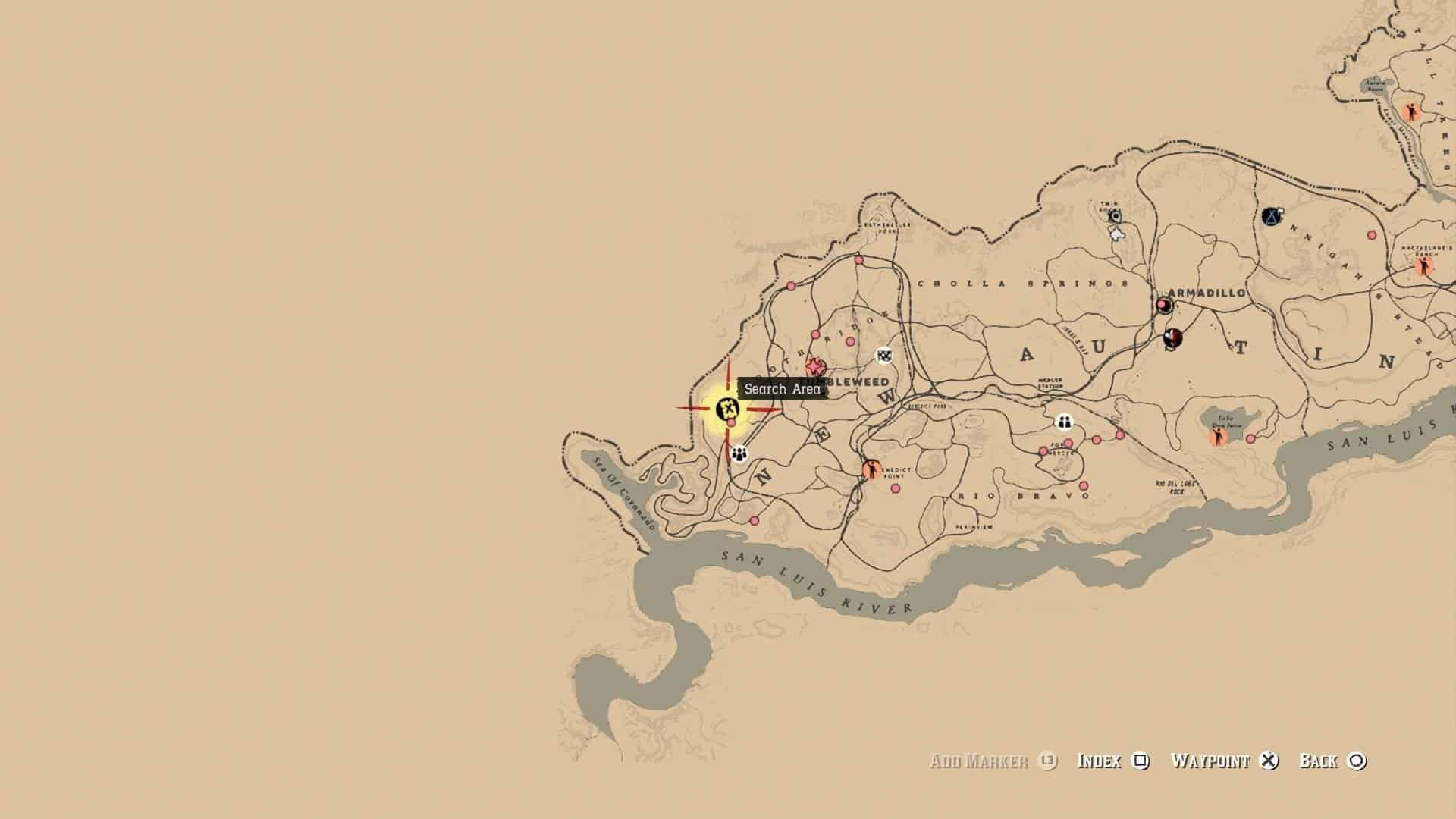Select the Twin Rocks location pin icon
Viewport: 1456px width, 819px height.
click(1115, 216)
